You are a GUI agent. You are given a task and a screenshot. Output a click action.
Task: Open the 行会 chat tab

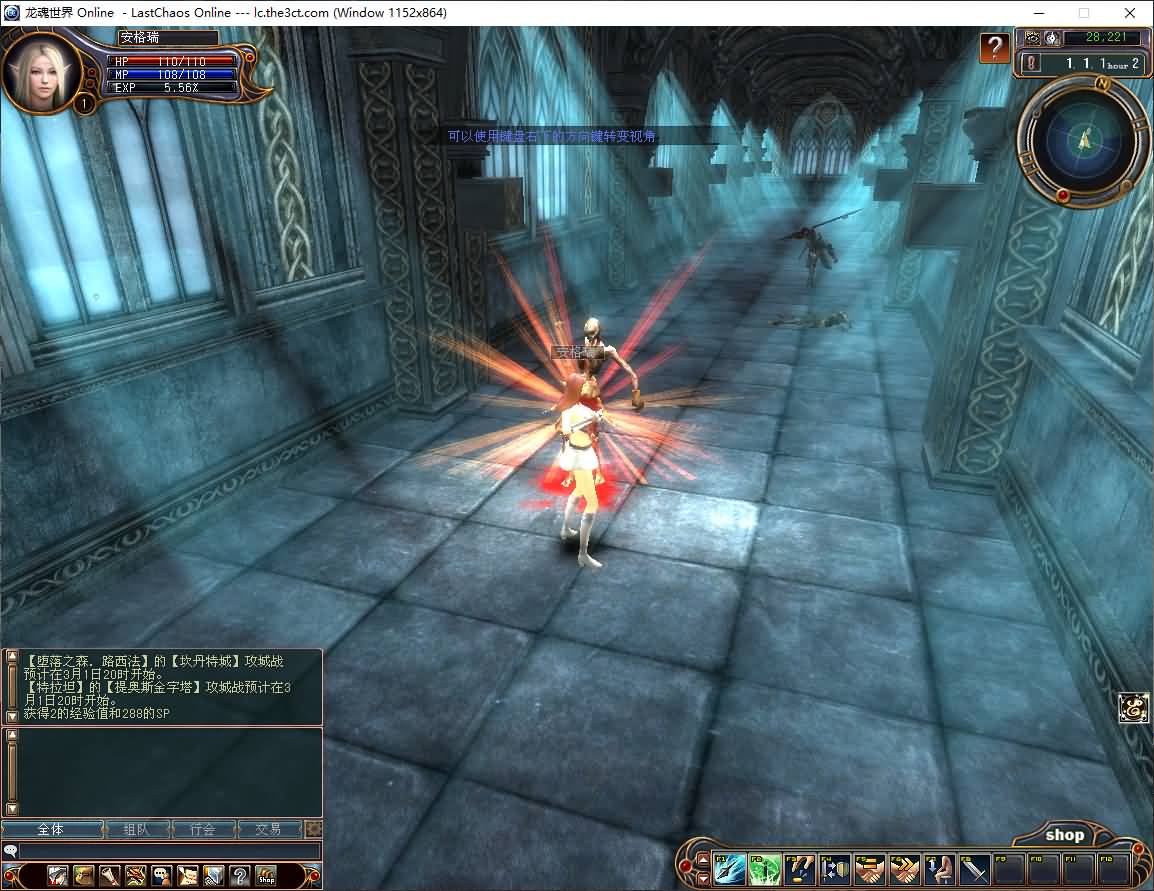tap(203, 830)
